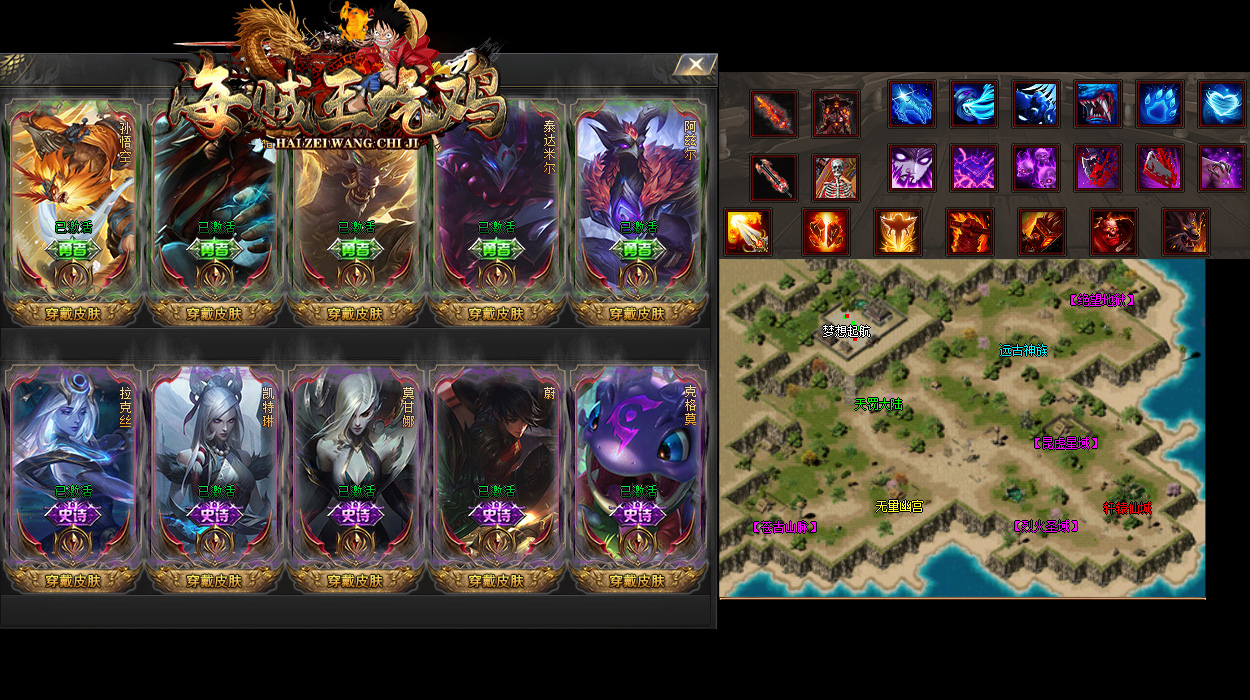Equip skin on the 莫甘娜 card
Viewport: 1250px width, 700px height.
click(356, 580)
